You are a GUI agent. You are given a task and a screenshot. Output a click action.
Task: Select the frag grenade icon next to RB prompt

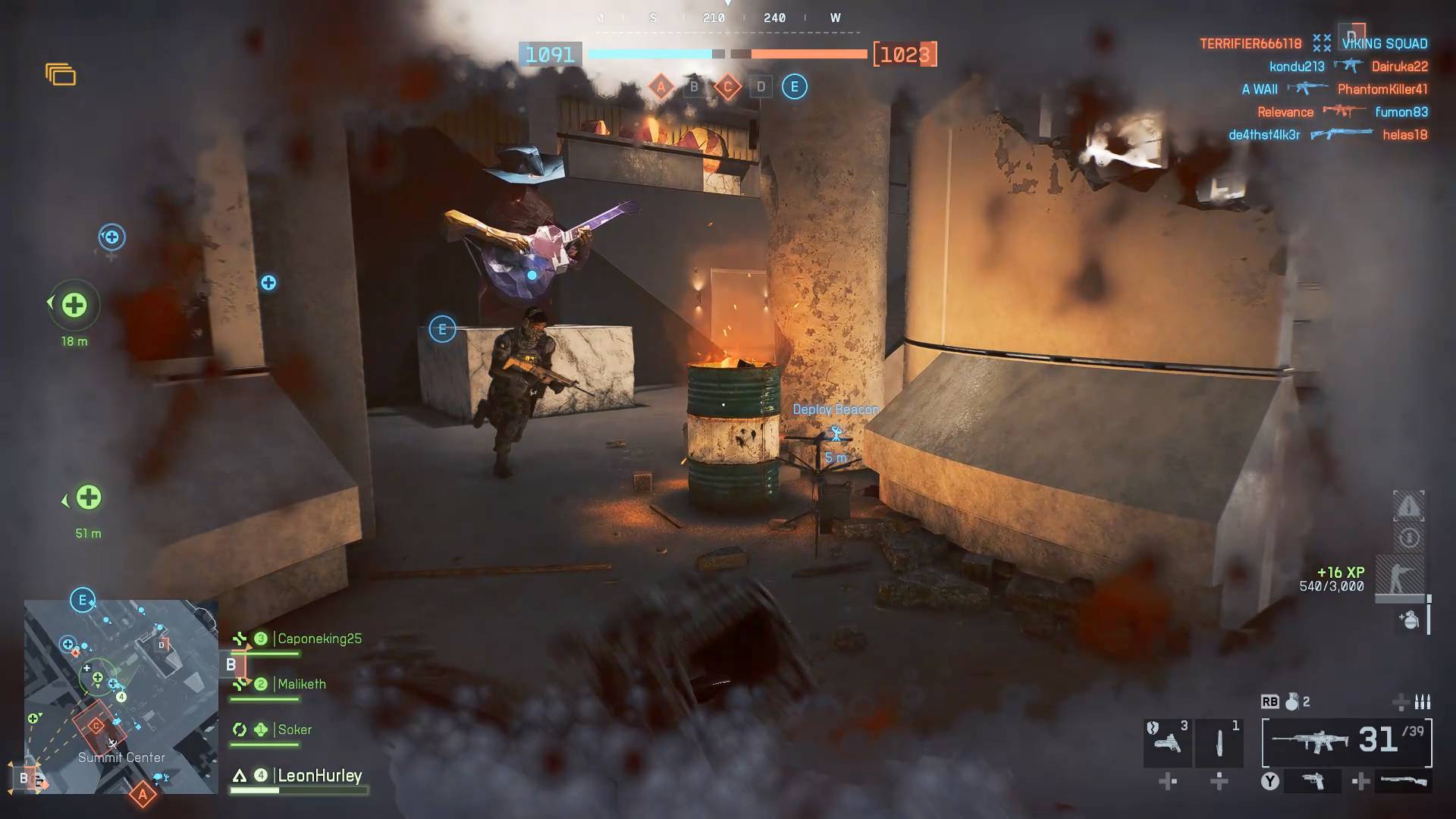[1293, 703]
